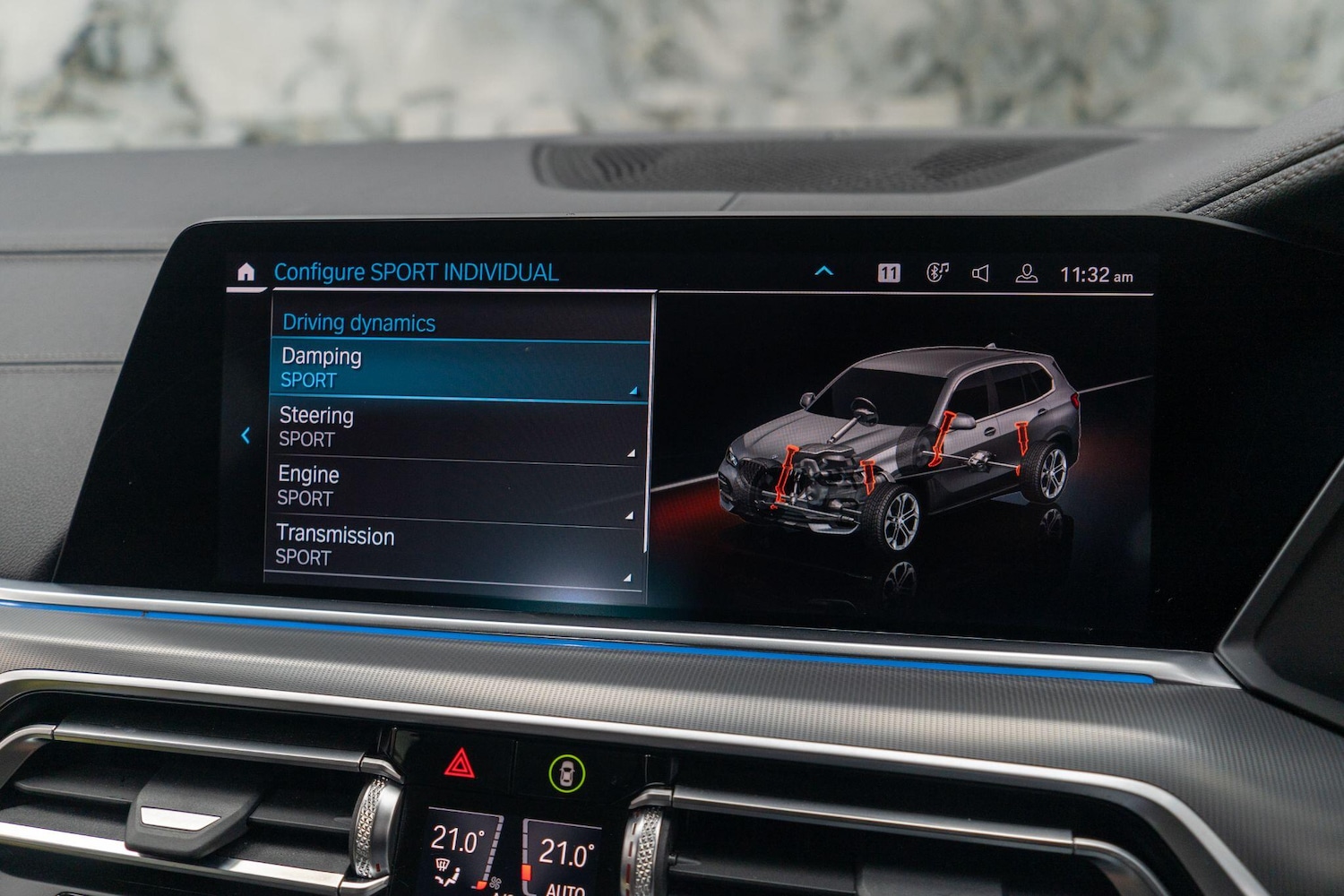Click the speaker sound icon
Viewport: 1344px width, 896px height.
(x=981, y=273)
